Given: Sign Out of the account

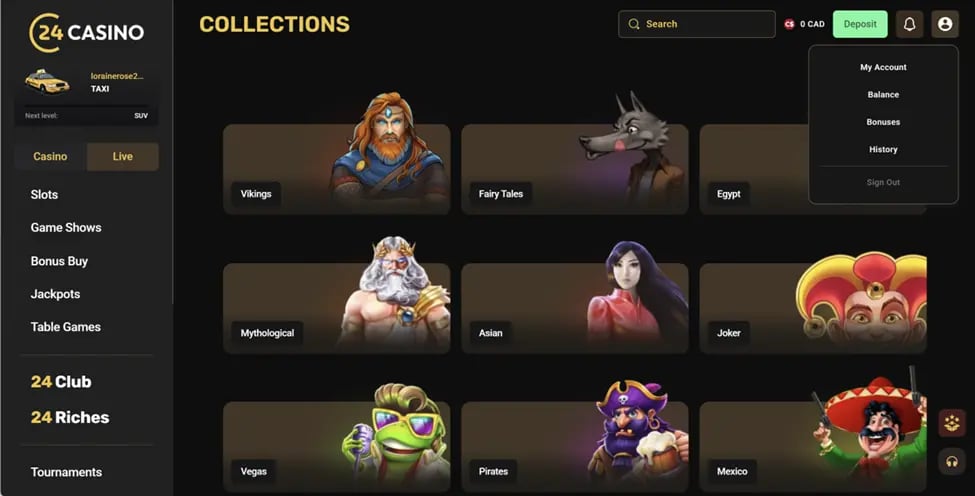Looking at the screenshot, I should tap(883, 182).
